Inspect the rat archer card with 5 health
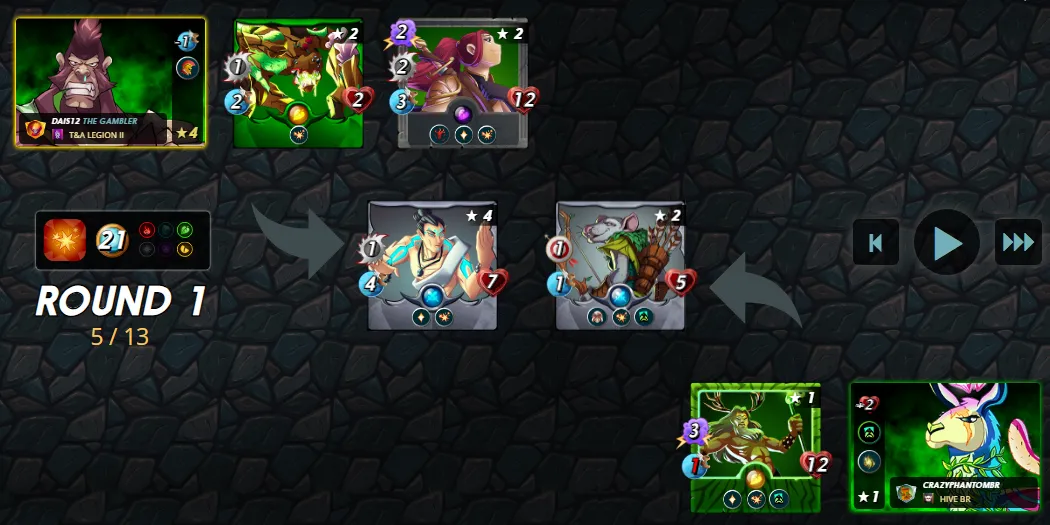Screen dimensions: 1050x525 [x=620, y=265]
